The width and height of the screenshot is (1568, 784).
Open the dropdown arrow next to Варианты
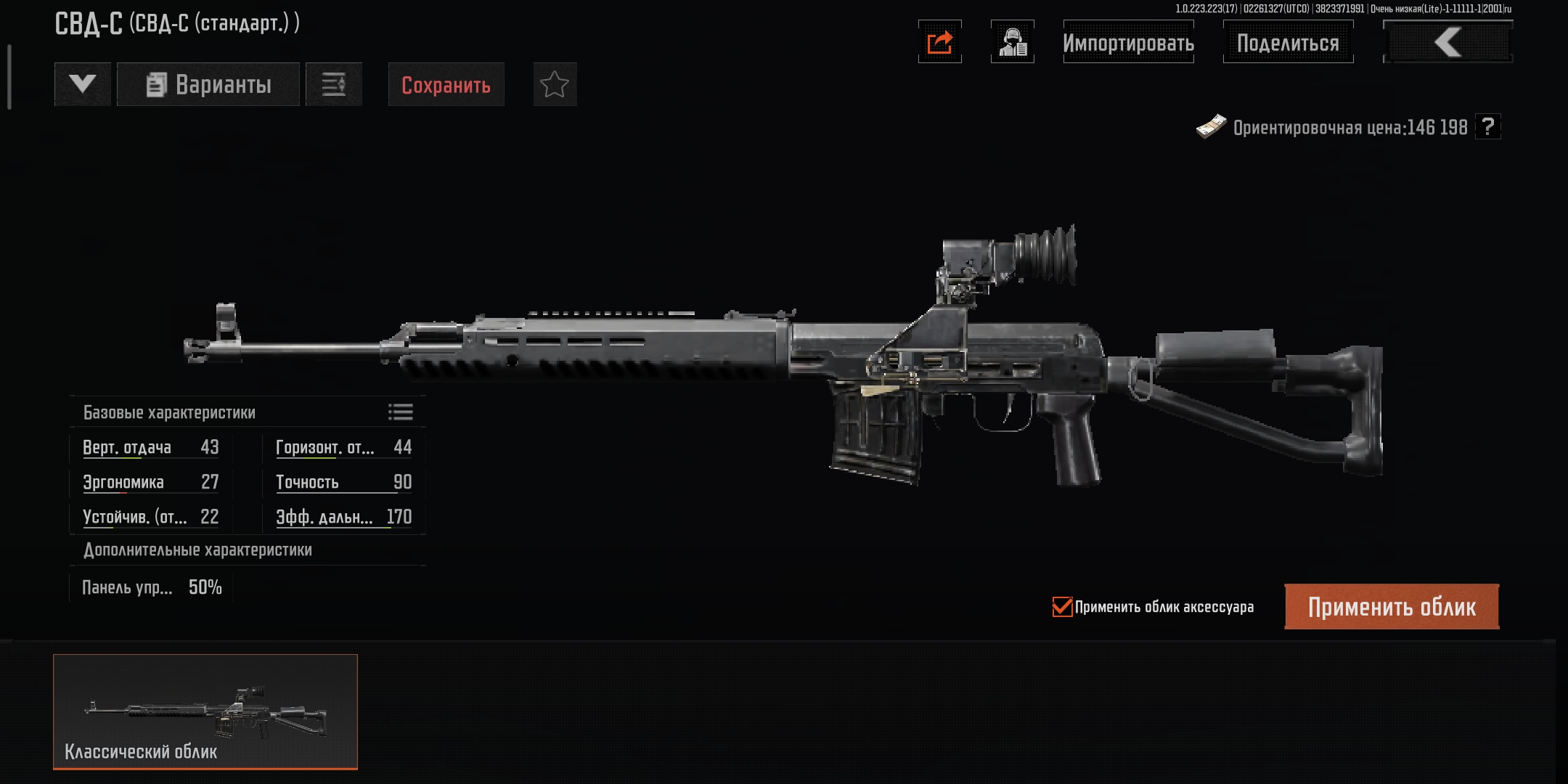(83, 84)
